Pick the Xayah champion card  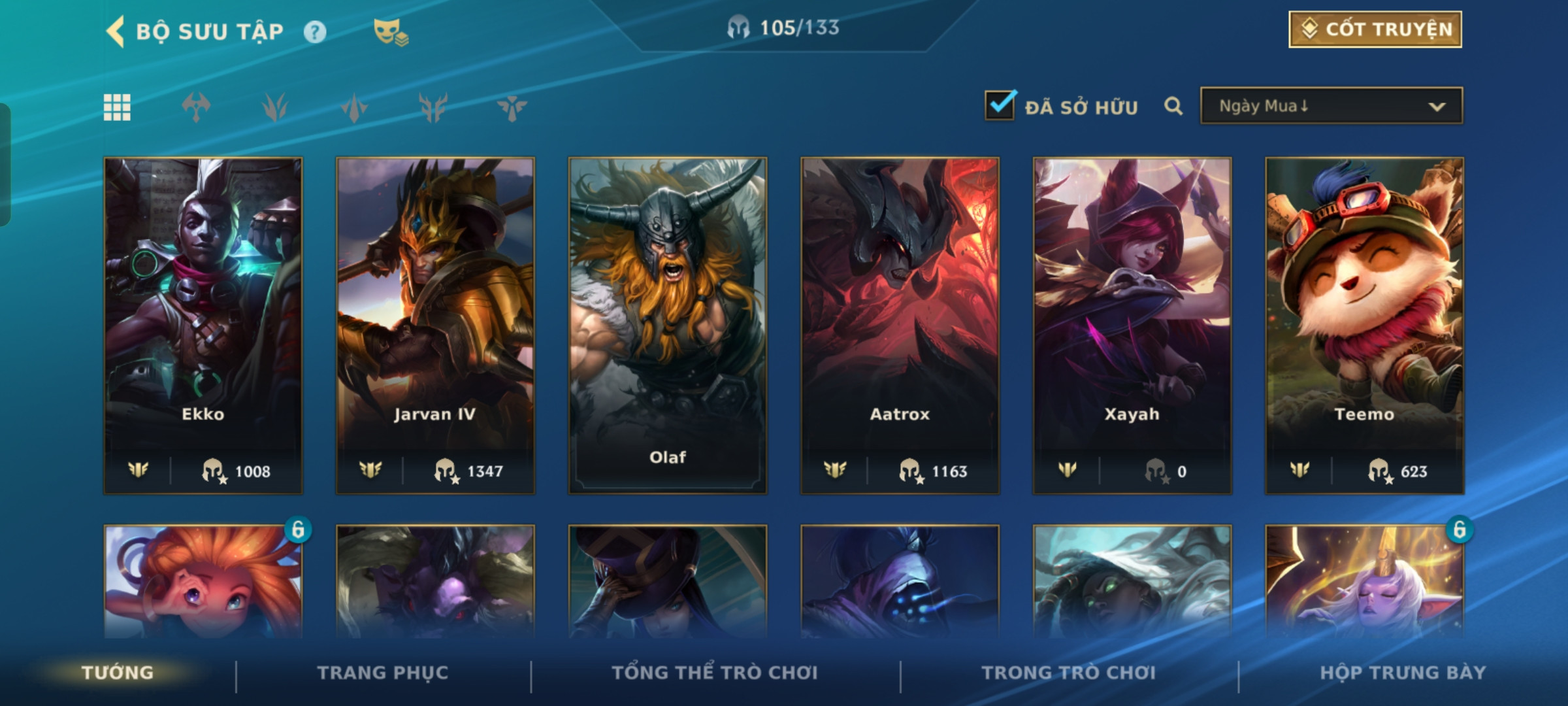pos(1132,325)
